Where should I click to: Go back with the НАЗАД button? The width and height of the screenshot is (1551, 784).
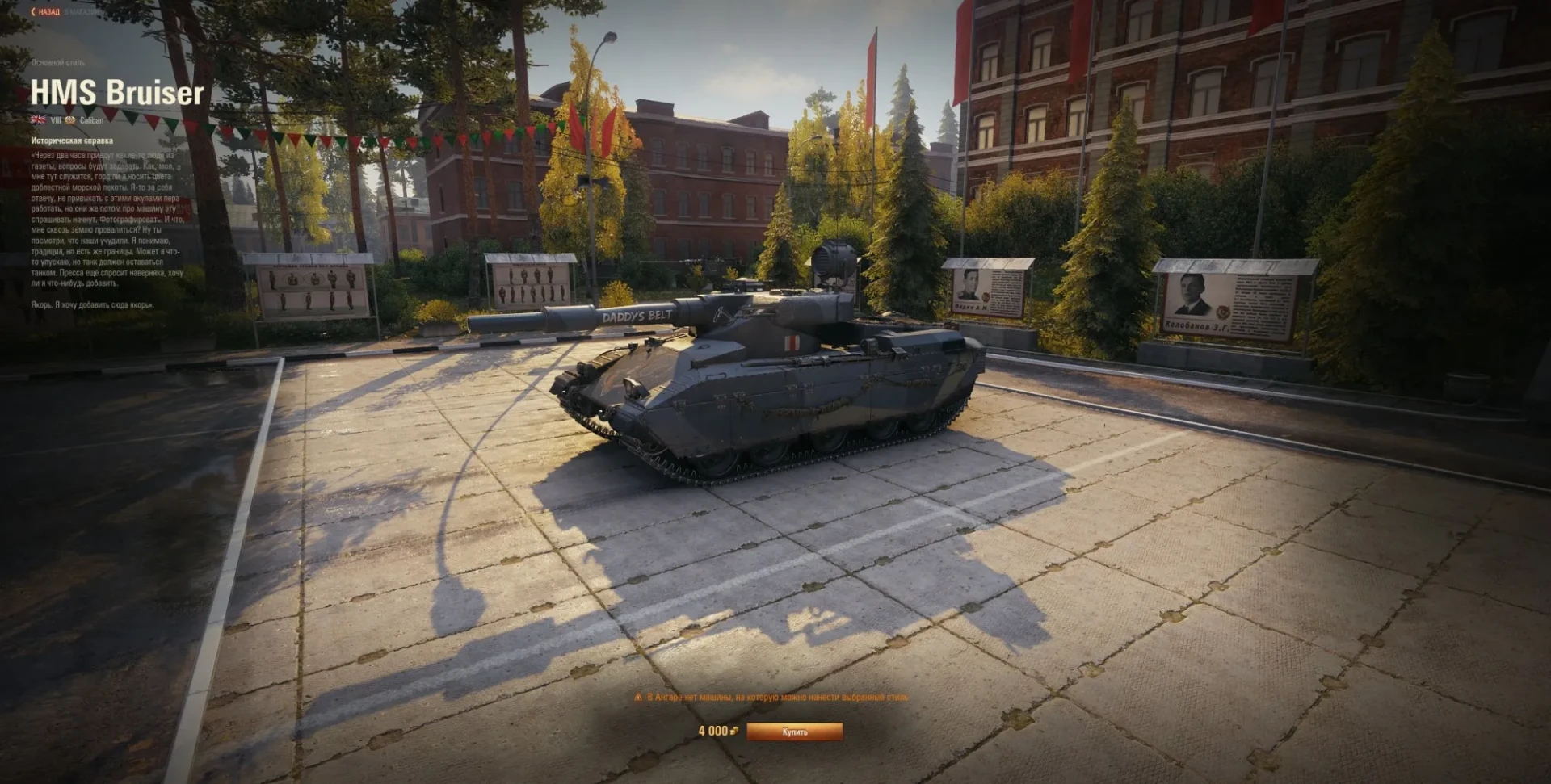tap(46, 12)
